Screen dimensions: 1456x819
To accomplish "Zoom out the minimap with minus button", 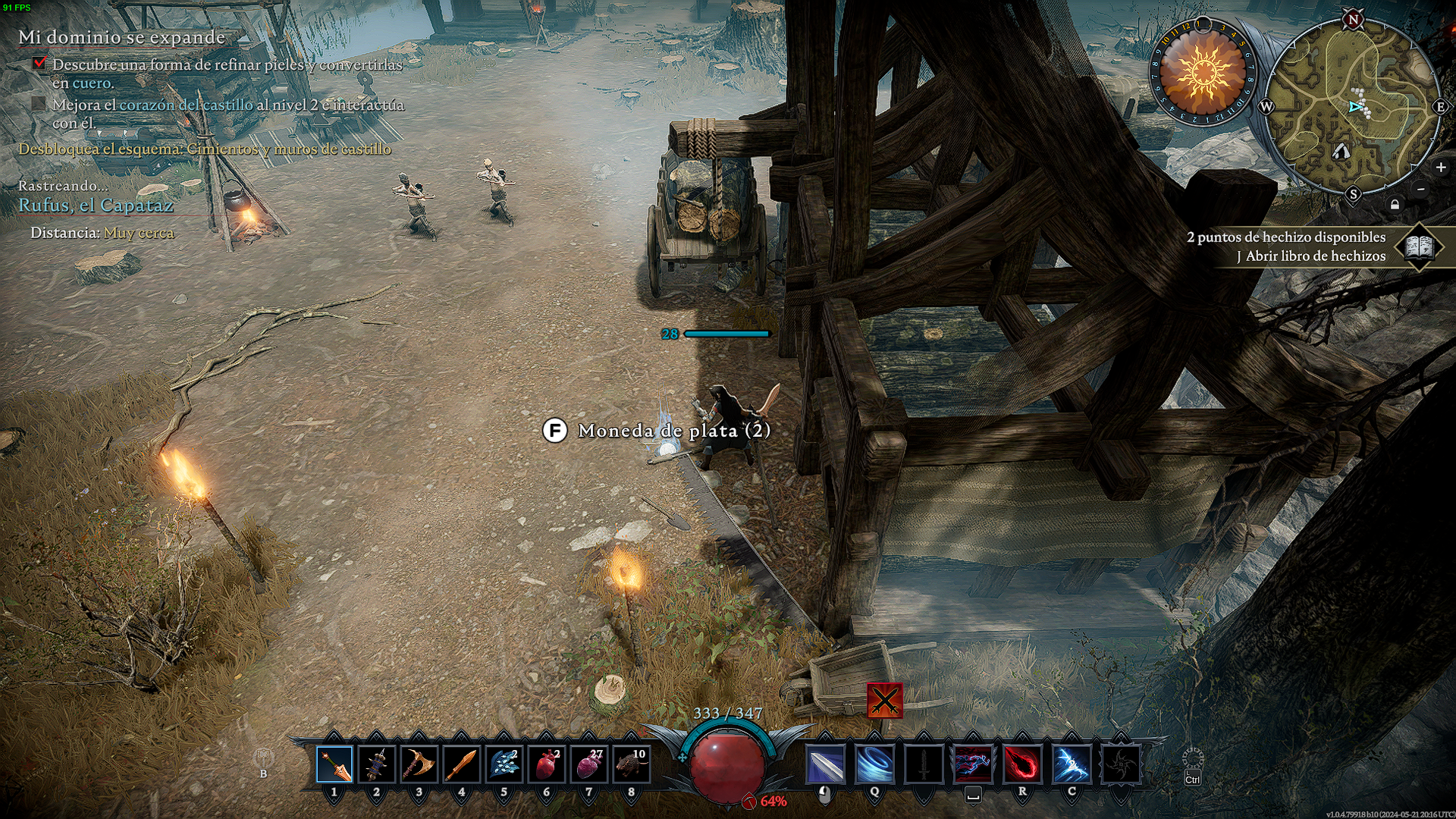I will pyautogui.click(x=1421, y=189).
